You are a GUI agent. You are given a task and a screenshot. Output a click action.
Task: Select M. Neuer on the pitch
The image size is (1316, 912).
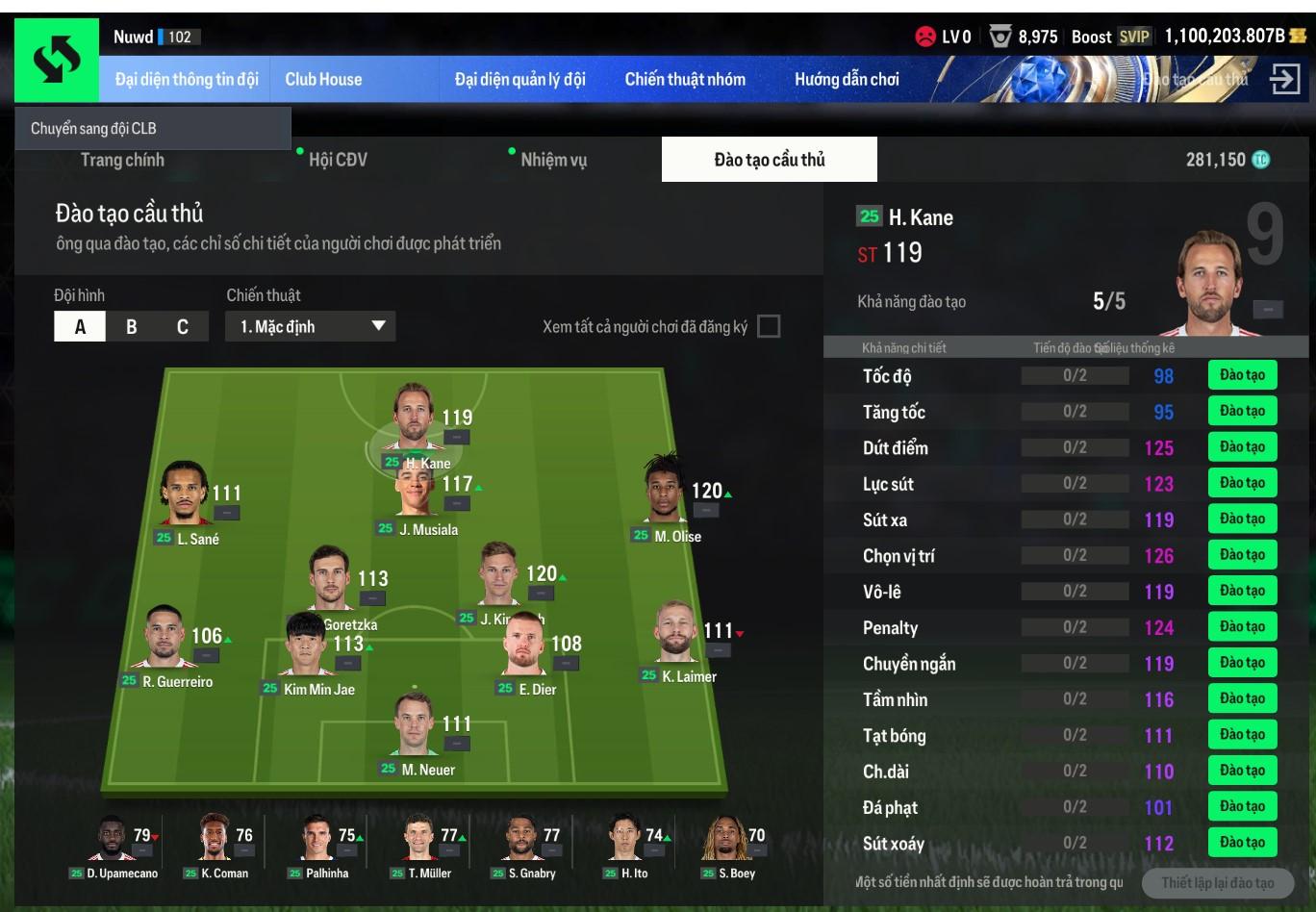tap(417, 736)
